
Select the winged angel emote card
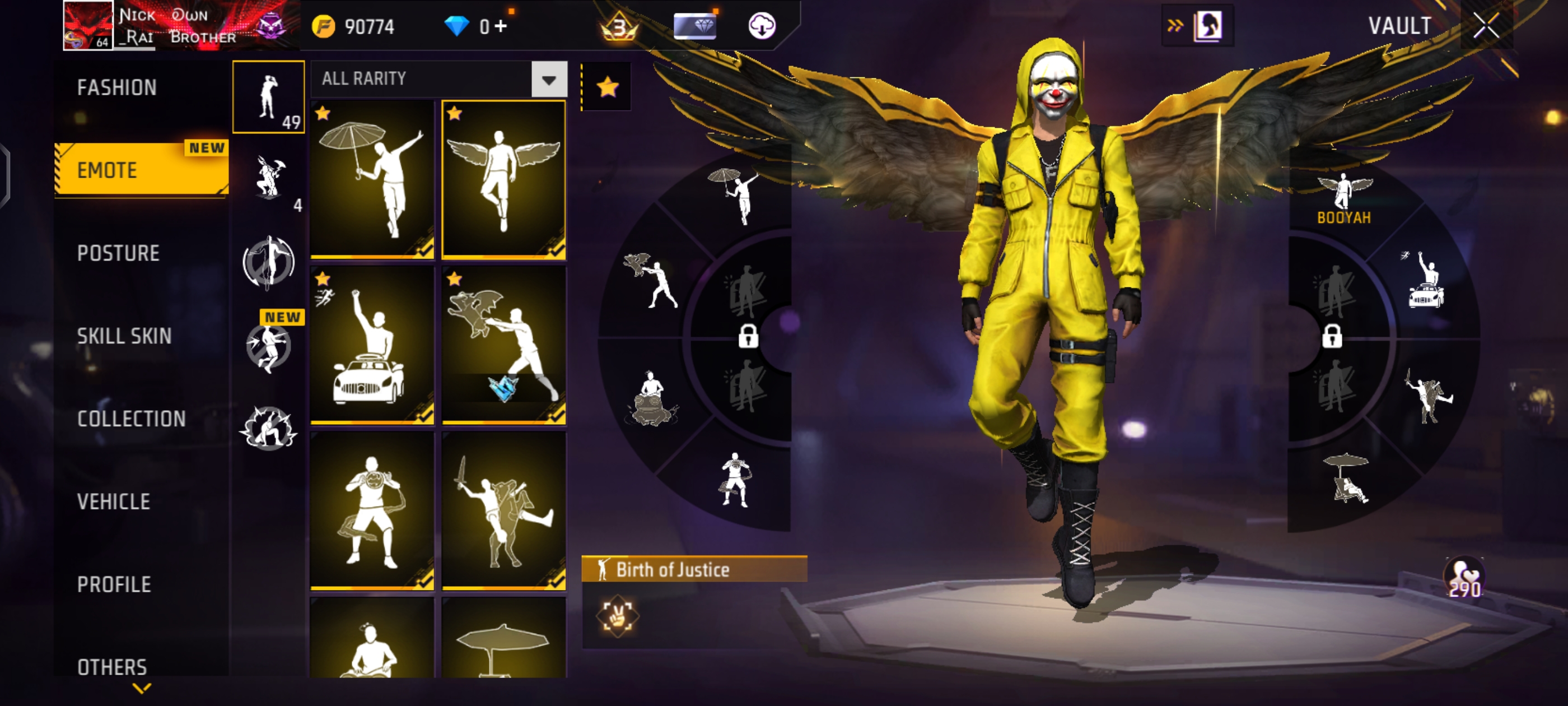(x=503, y=180)
